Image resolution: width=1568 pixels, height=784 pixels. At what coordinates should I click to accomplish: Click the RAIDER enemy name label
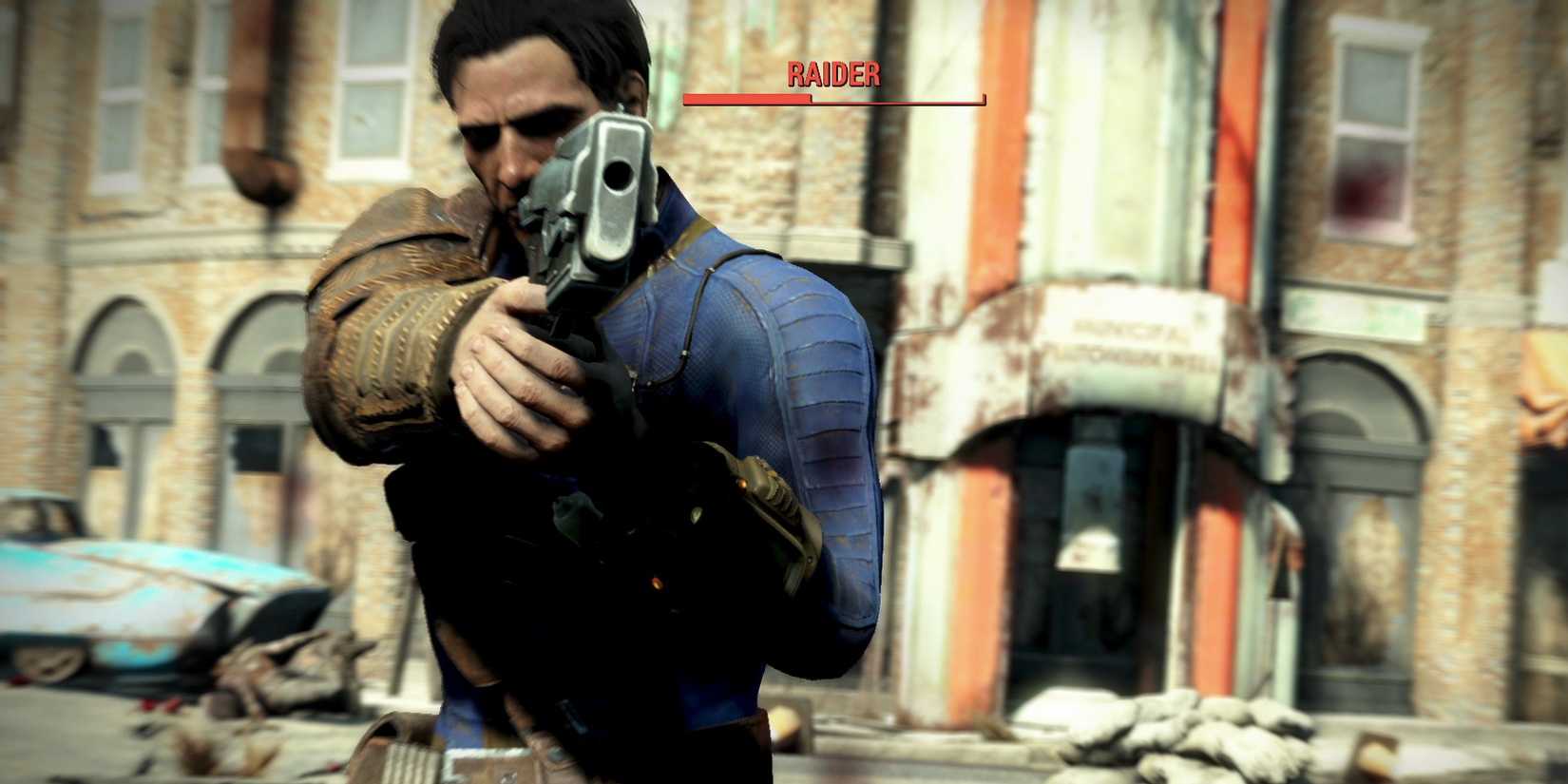click(834, 74)
